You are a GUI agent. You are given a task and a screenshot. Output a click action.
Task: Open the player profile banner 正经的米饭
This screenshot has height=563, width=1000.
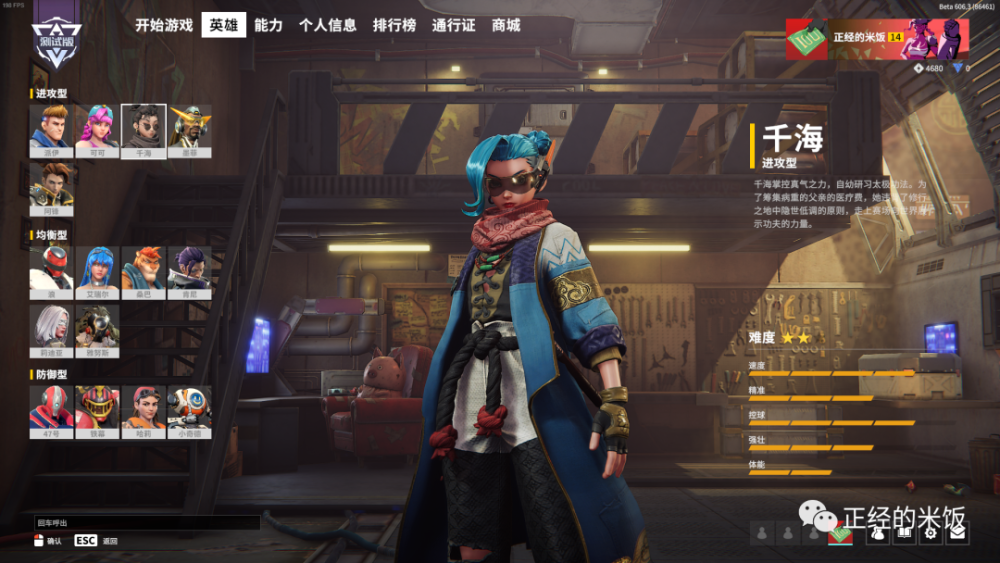(876, 39)
